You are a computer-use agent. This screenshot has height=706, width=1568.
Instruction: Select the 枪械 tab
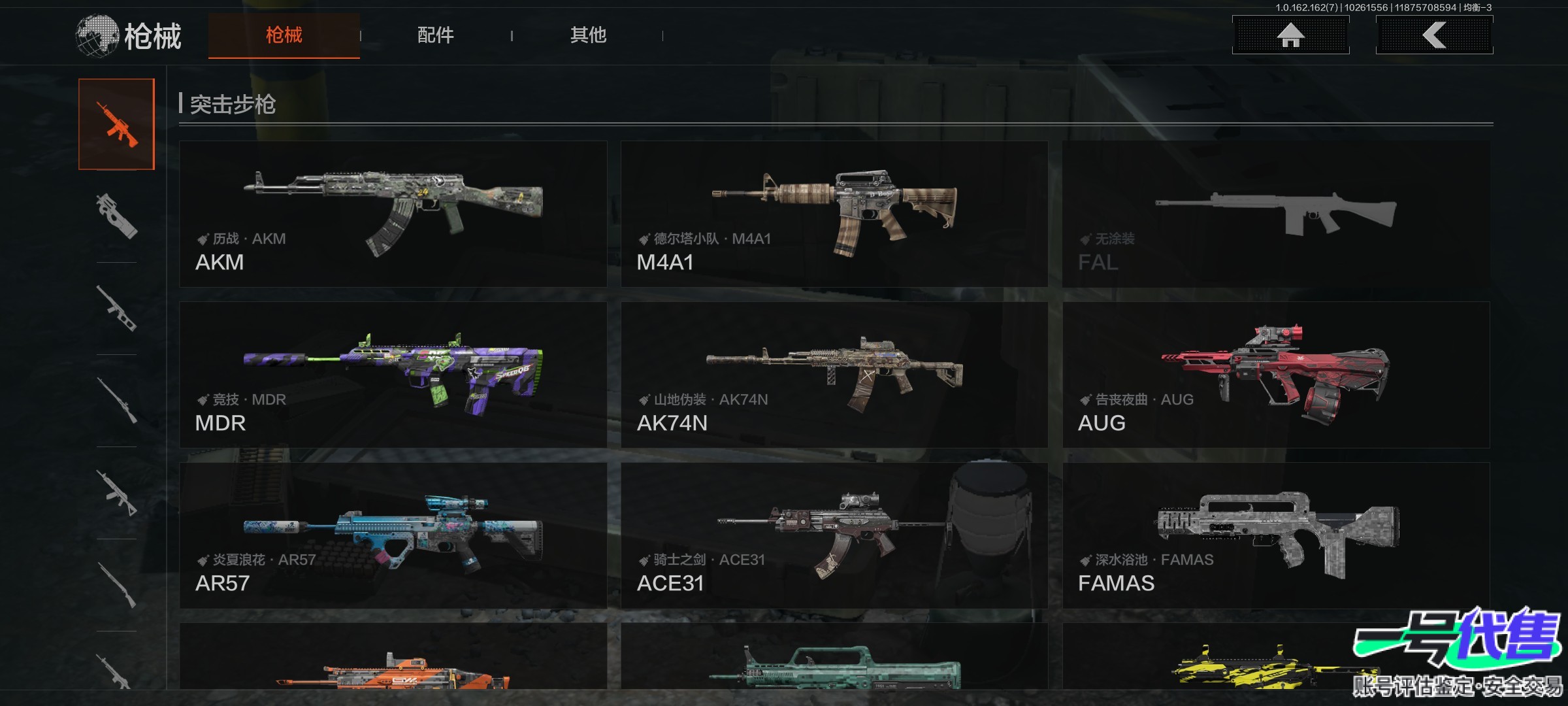[x=284, y=35]
